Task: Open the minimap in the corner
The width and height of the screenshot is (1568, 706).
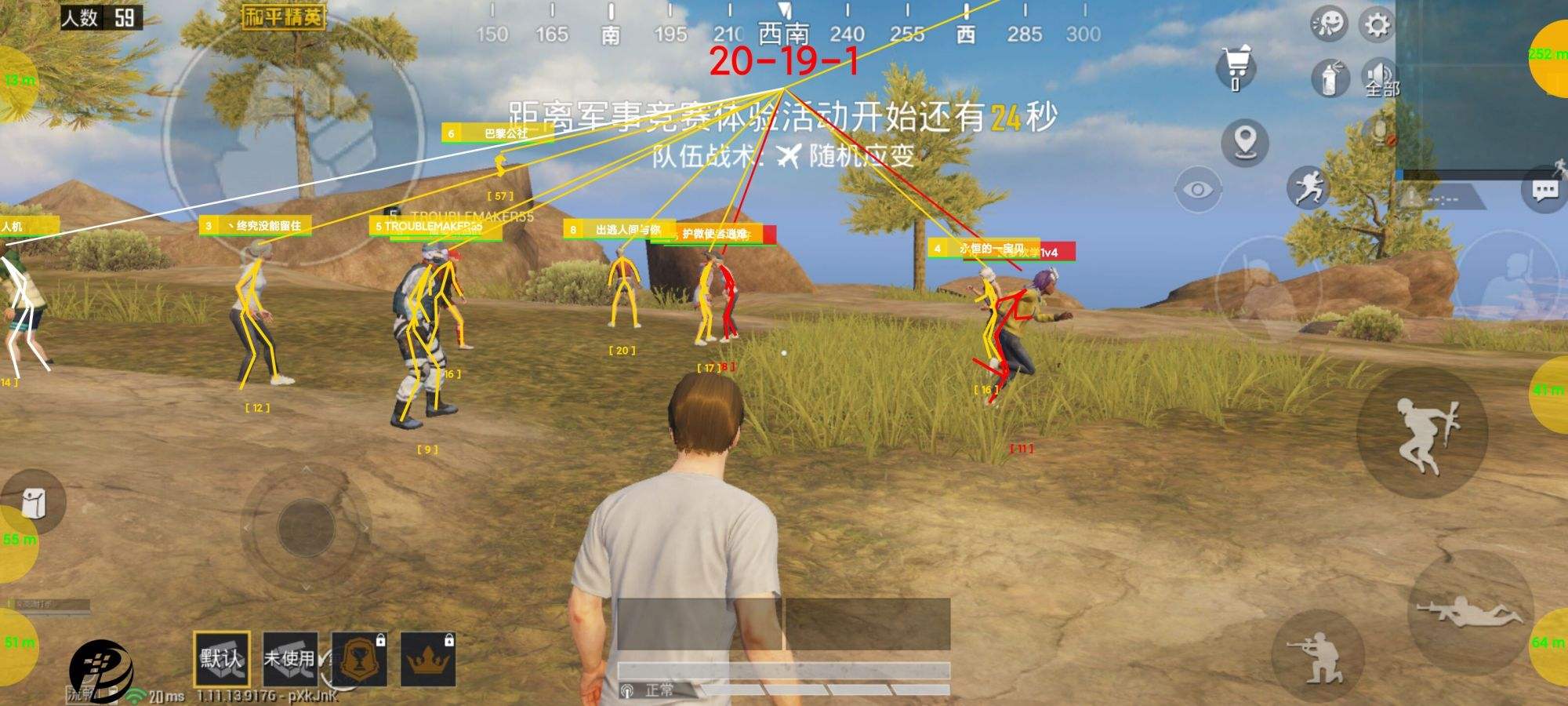Action: (1480, 86)
